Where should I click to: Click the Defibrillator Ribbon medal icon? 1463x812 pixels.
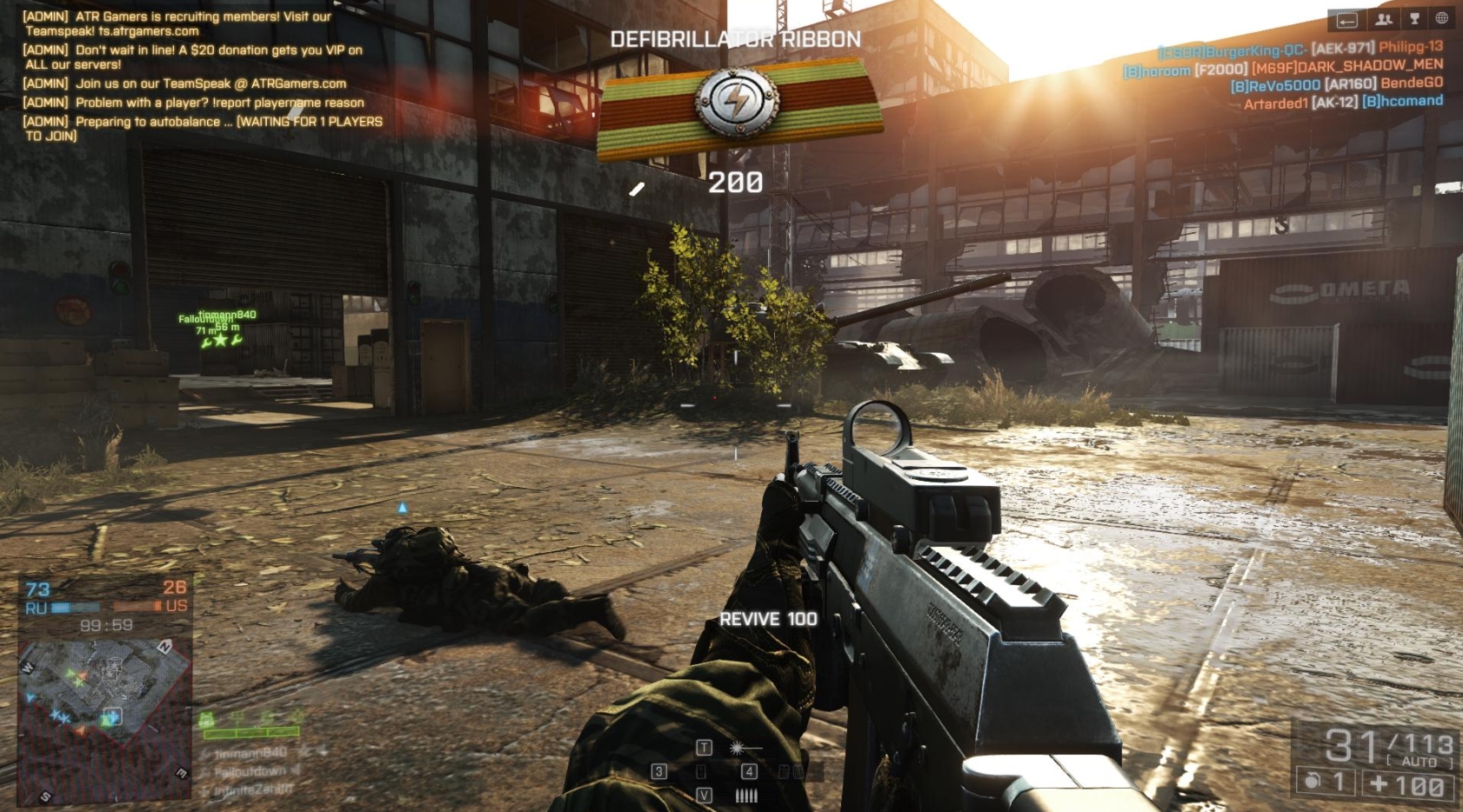click(740, 103)
